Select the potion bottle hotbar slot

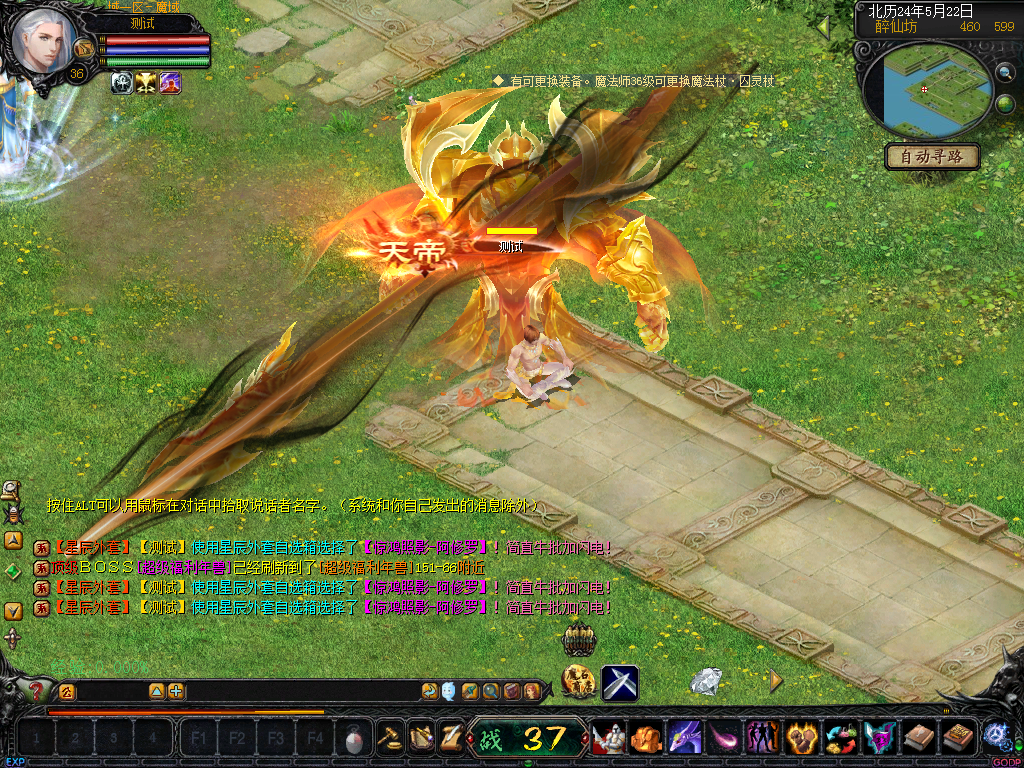click(x=355, y=739)
